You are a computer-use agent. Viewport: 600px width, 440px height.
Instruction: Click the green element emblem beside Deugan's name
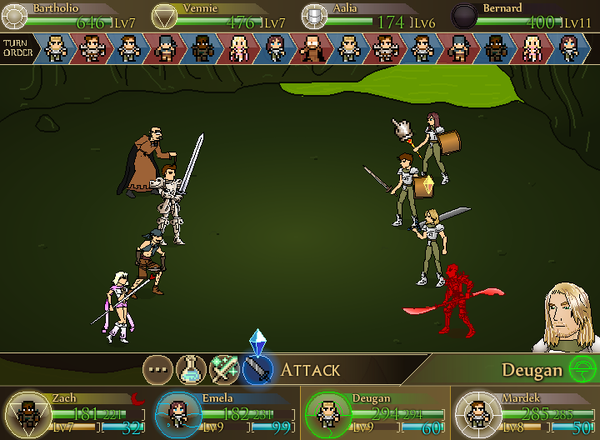point(577,369)
